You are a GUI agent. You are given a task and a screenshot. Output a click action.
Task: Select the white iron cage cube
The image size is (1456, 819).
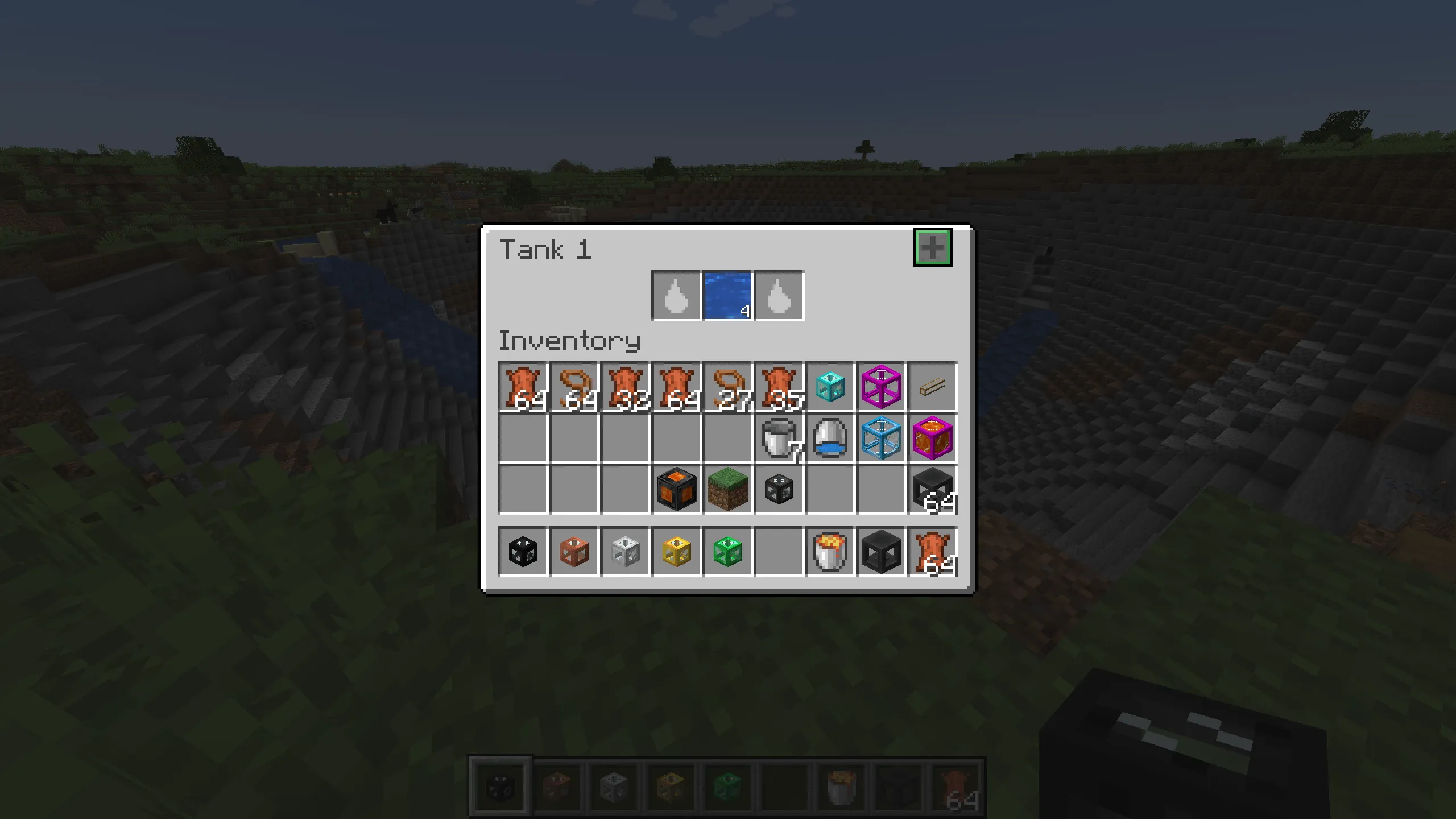point(626,552)
